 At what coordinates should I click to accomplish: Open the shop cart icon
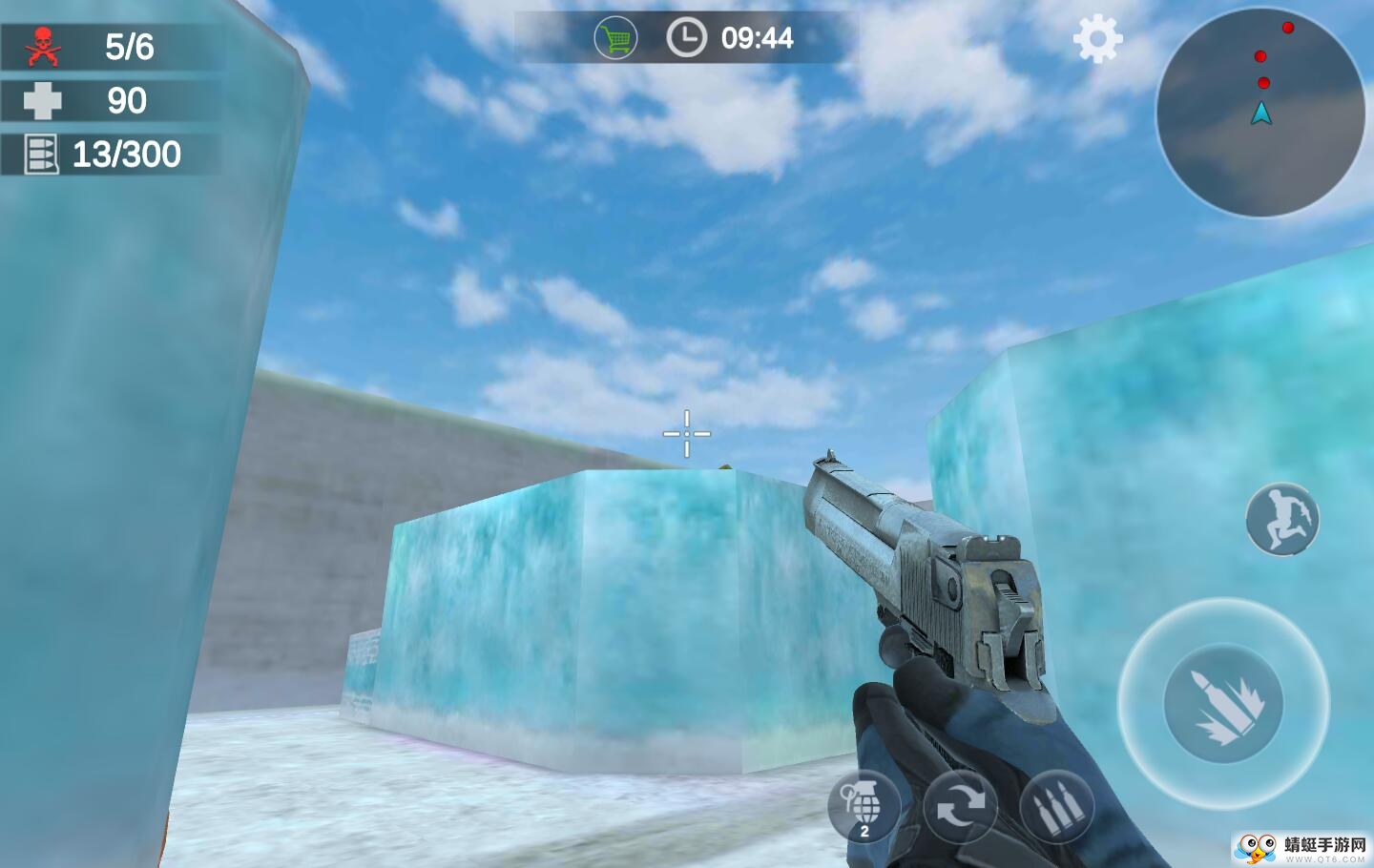tap(615, 39)
